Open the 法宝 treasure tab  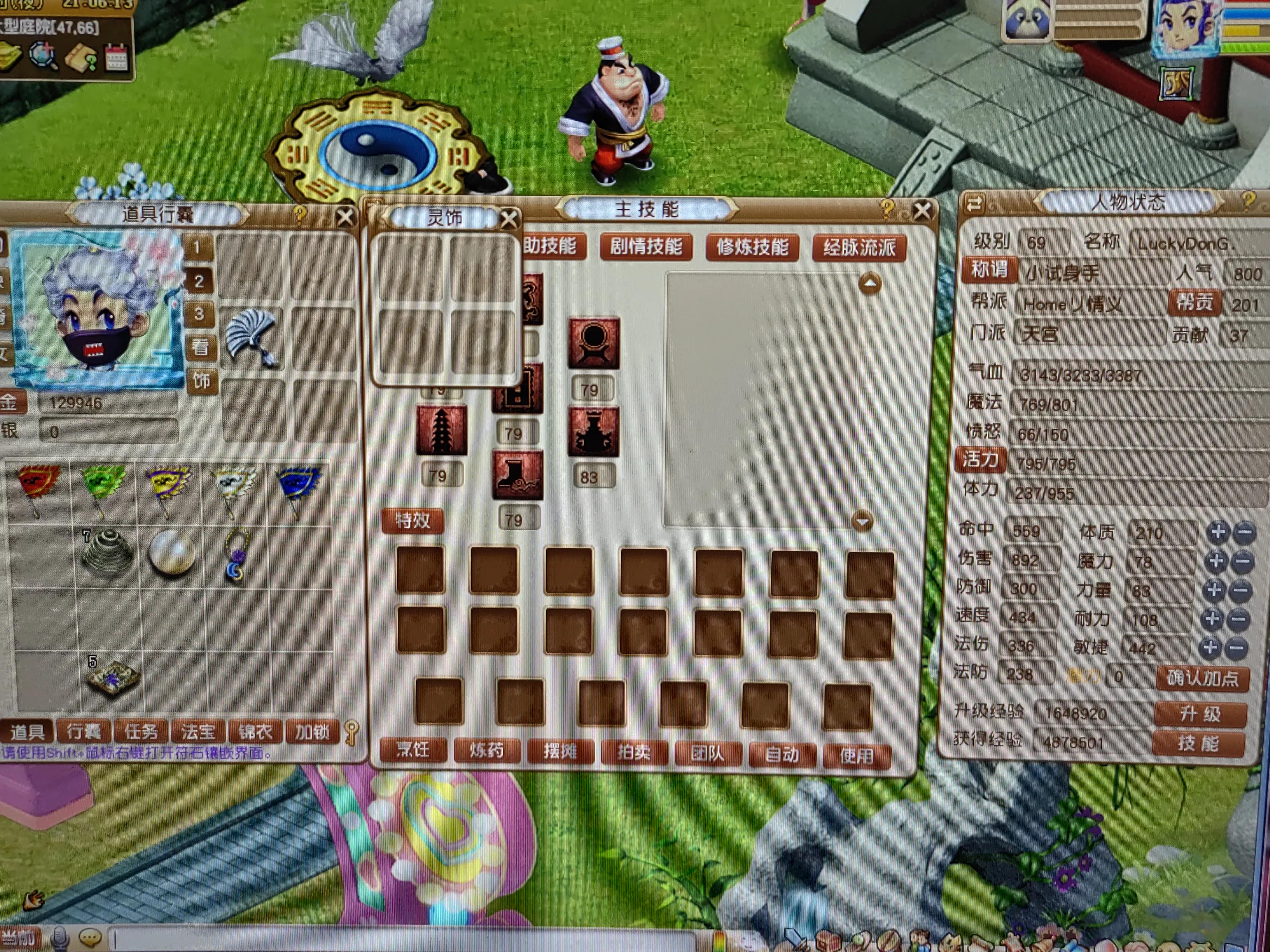pos(198,732)
